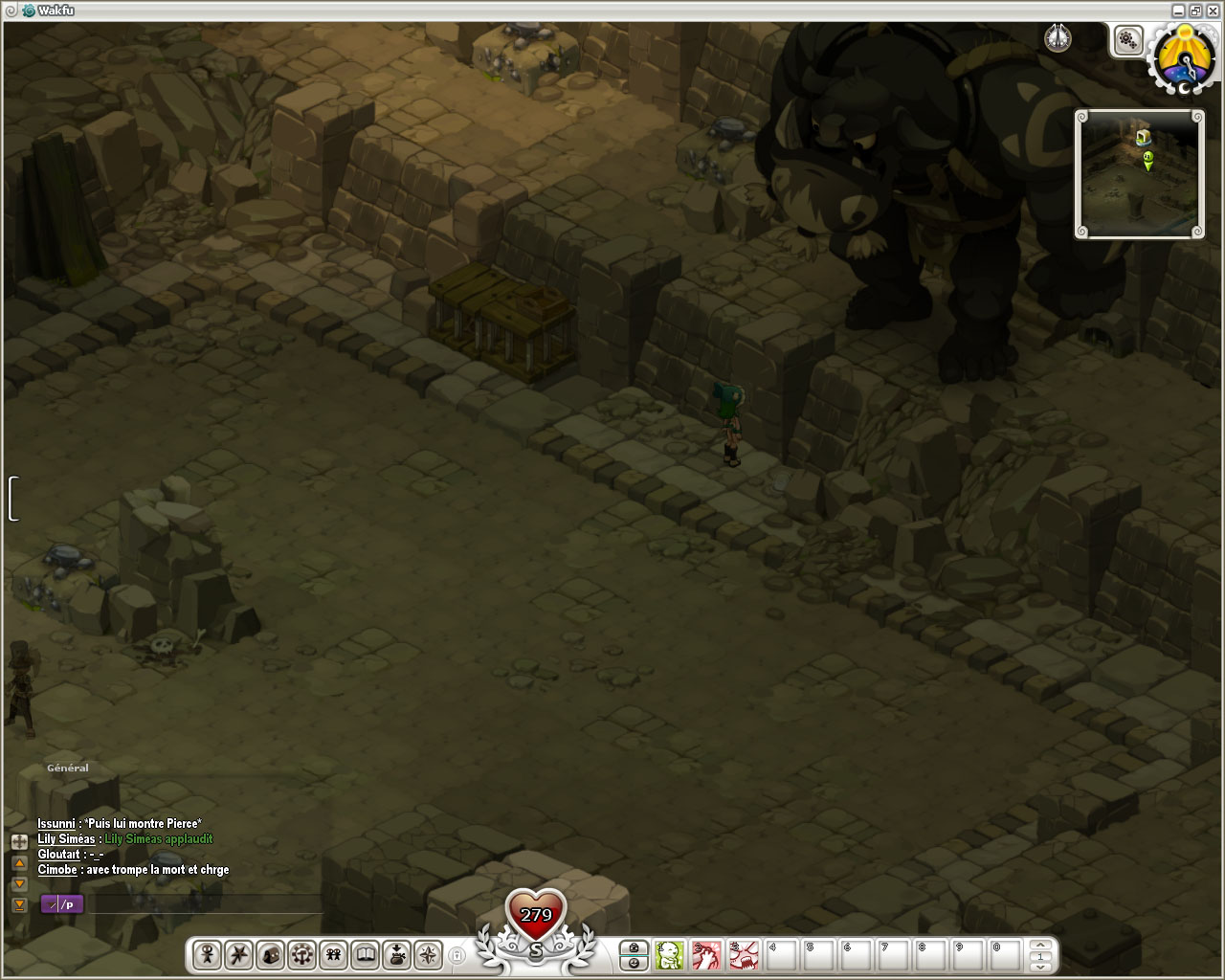This screenshot has height=980, width=1225.
Task: Switch to the next shortcut bar page
Action: [1040, 966]
